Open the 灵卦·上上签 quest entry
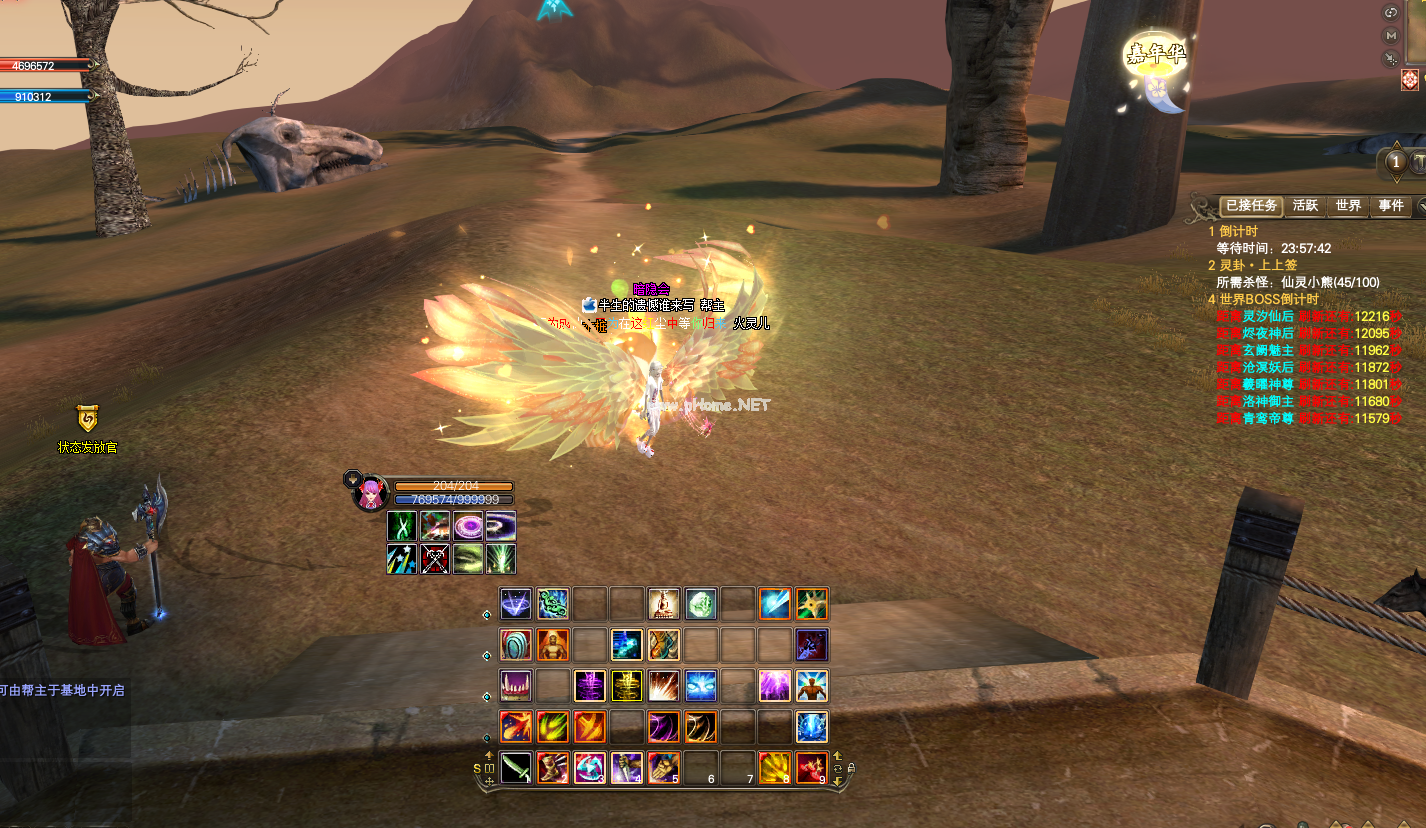The width and height of the screenshot is (1426, 828). 1257,265
